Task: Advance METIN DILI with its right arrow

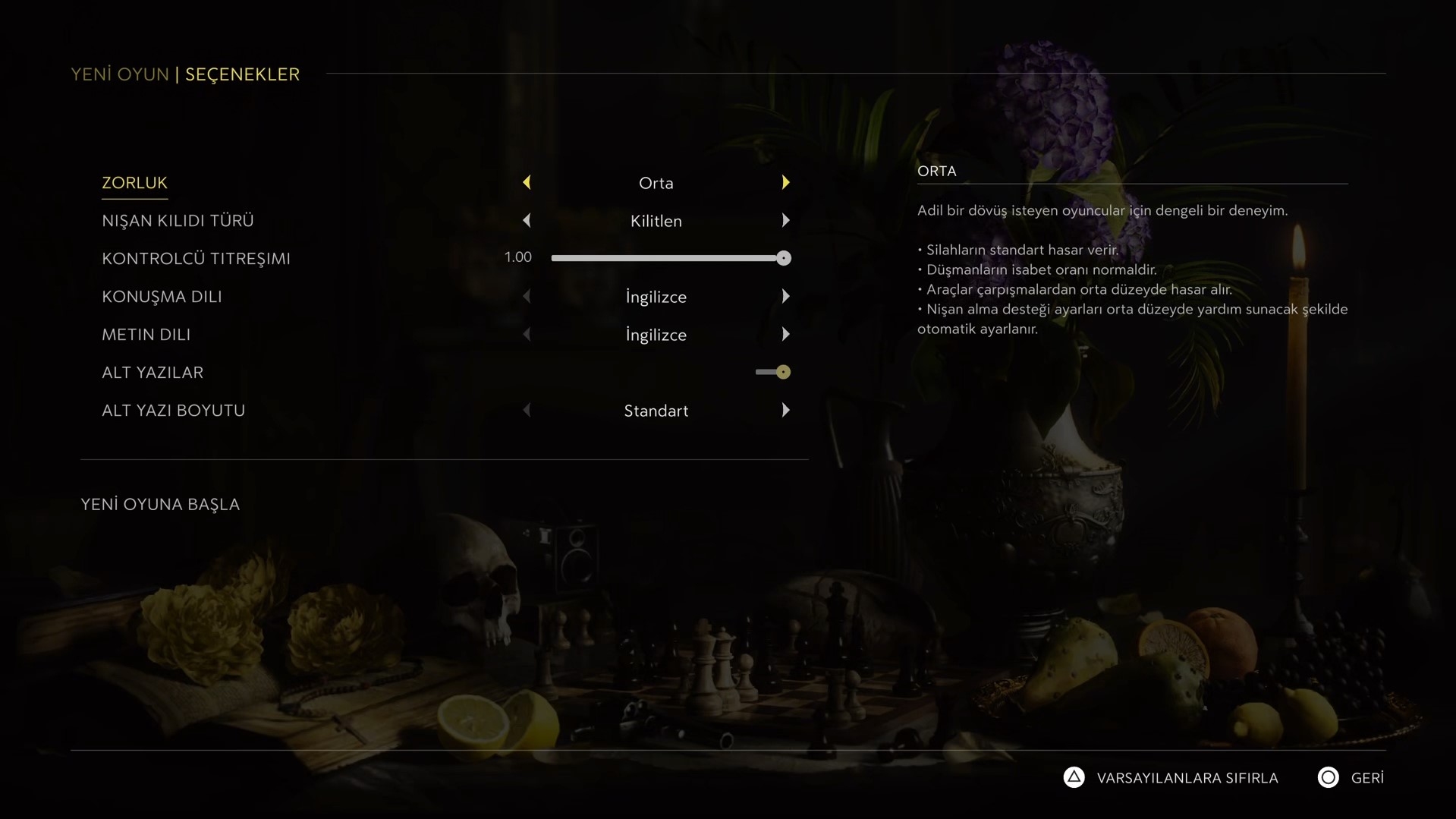Action: pyautogui.click(x=785, y=335)
